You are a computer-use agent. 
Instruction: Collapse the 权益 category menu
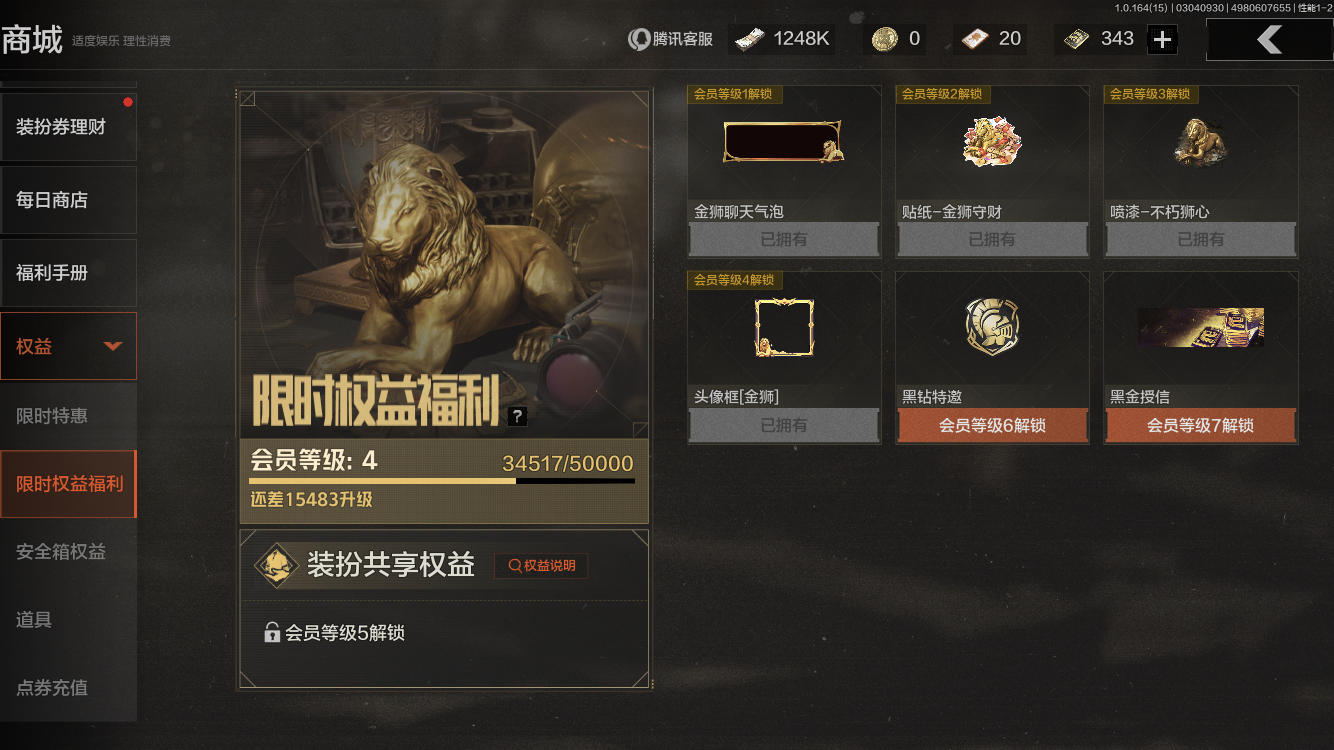click(x=68, y=345)
